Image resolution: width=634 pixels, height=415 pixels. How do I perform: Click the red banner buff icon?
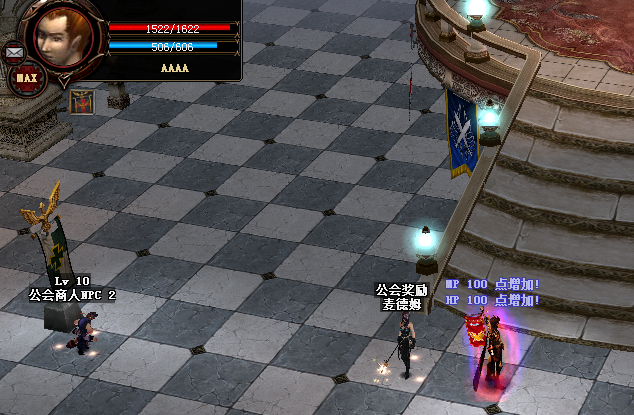(81, 100)
